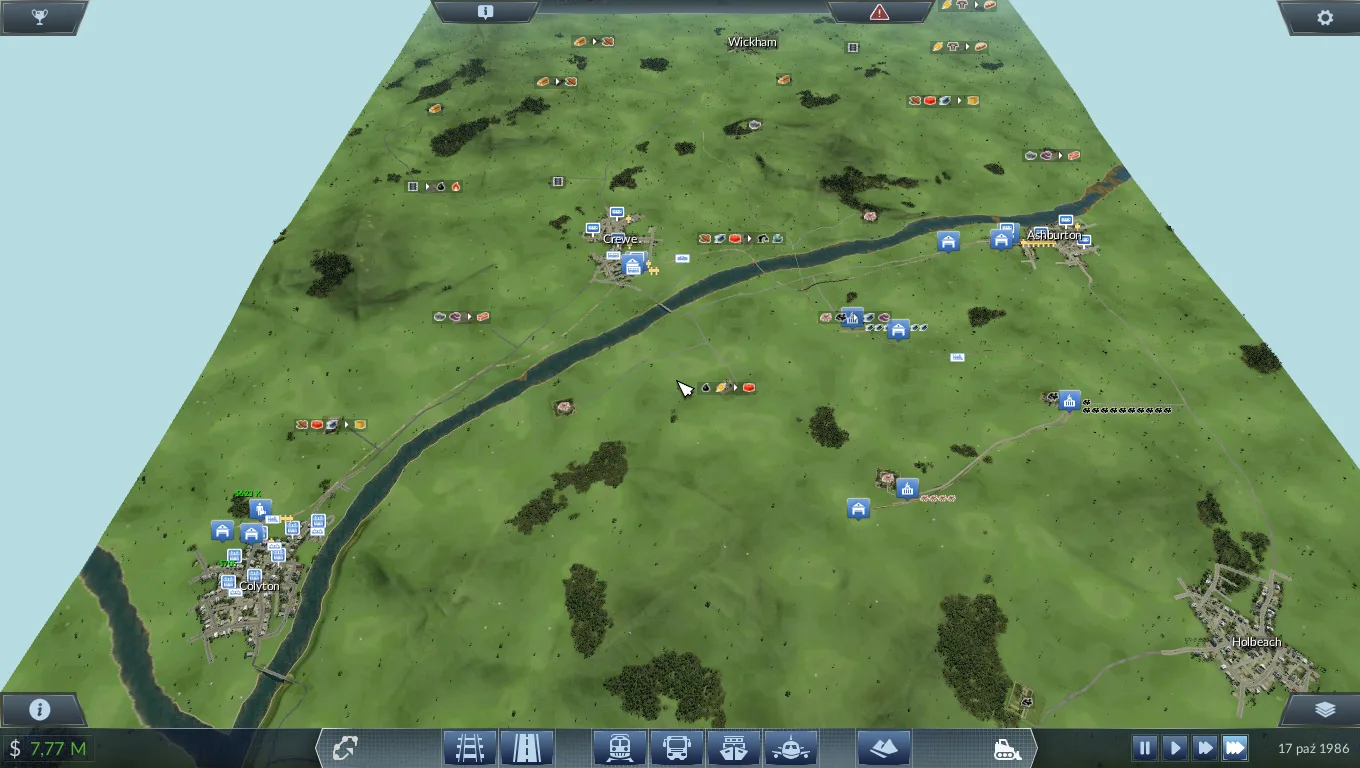Click the money balance to view finances
The width and height of the screenshot is (1360, 768).
tap(48, 748)
